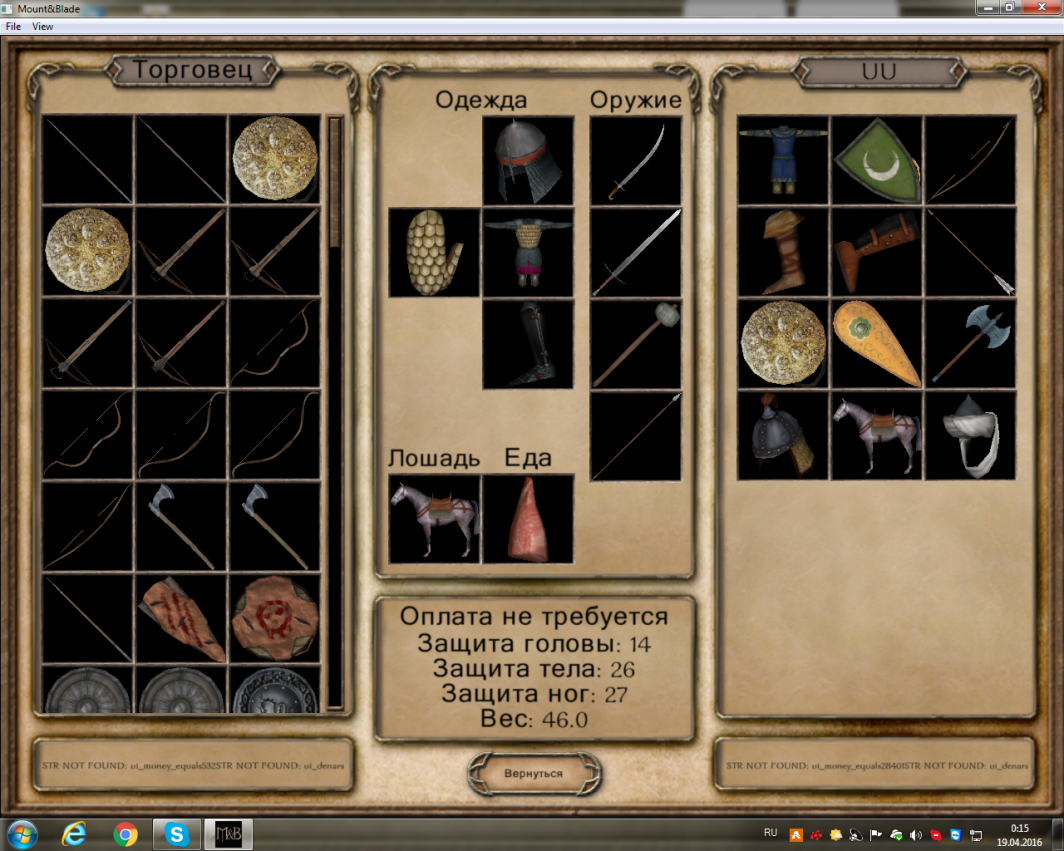
Task: Select the orange kite shield
Action: click(877, 344)
